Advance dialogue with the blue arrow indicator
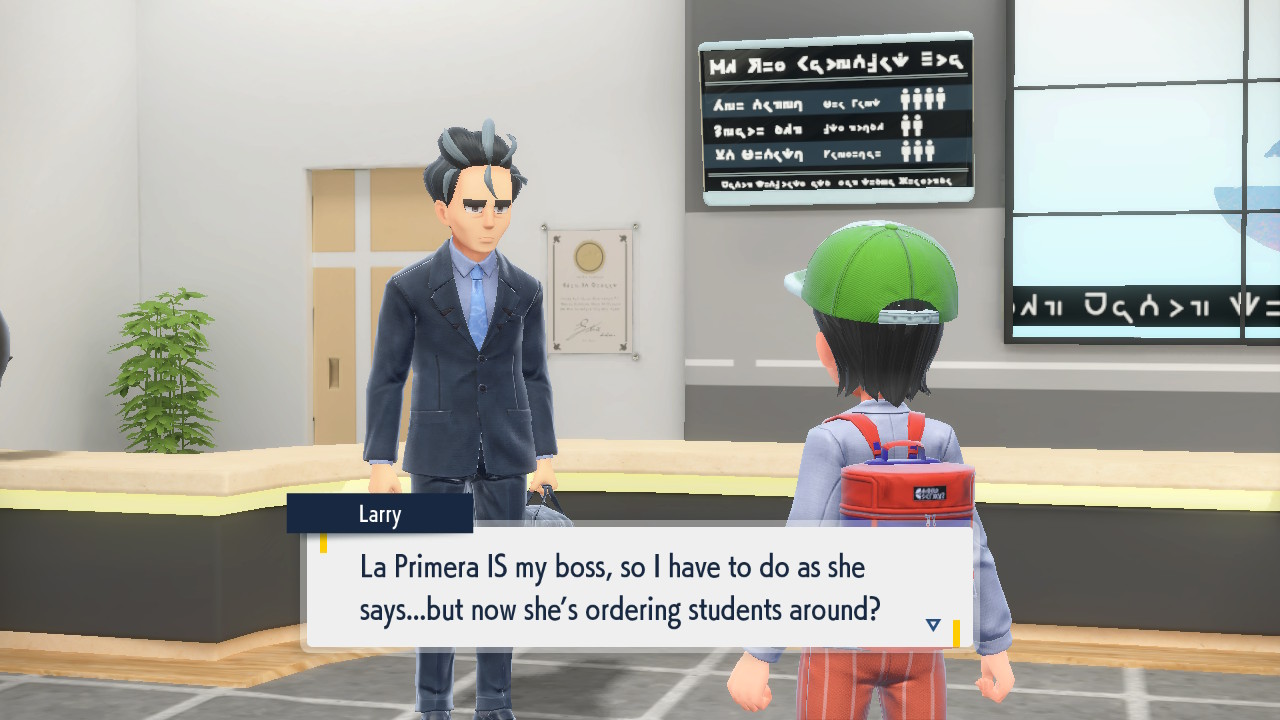The height and width of the screenshot is (720, 1280). point(933,625)
